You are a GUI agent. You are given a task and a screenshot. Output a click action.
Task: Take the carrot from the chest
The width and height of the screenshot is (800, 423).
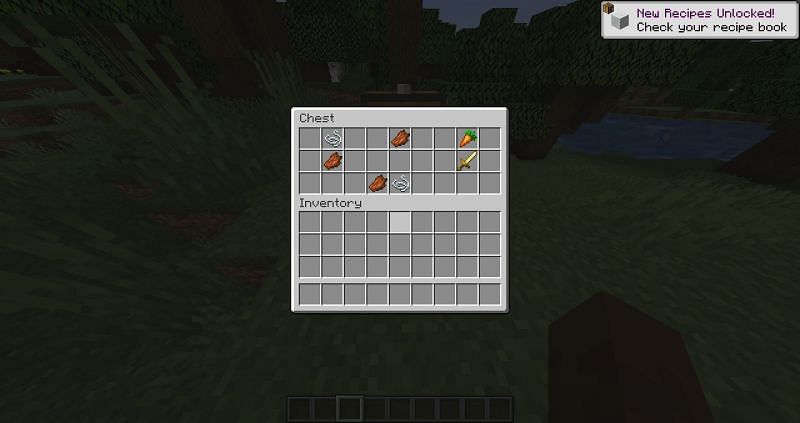(467, 138)
